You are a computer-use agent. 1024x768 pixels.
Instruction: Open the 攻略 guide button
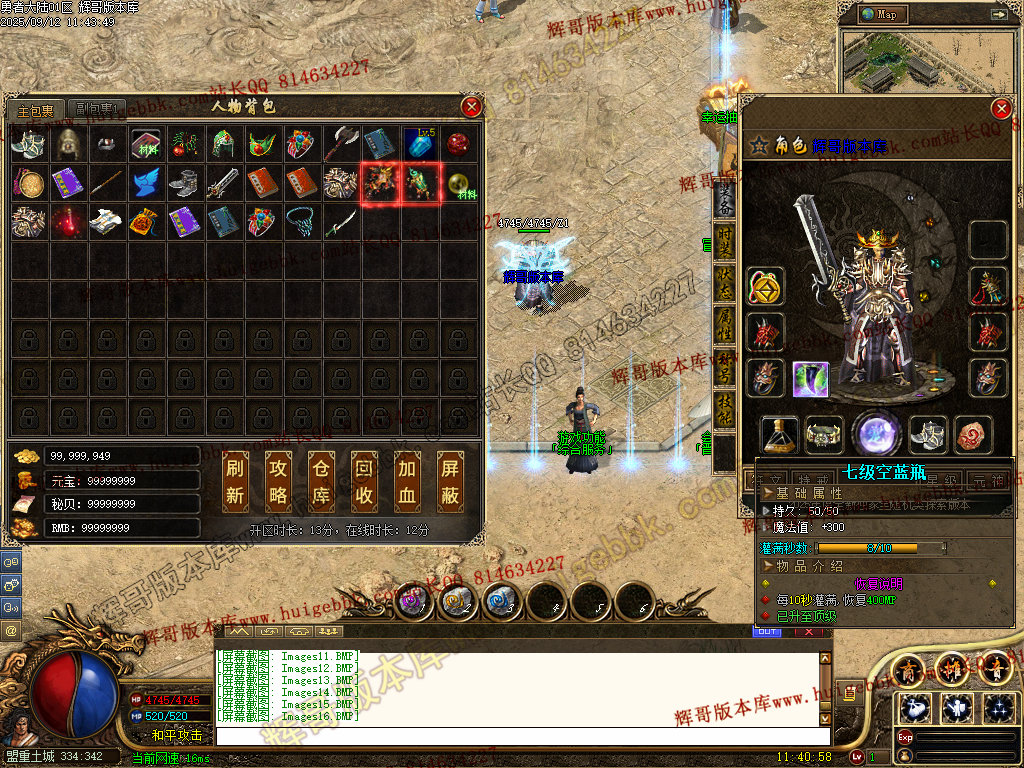pyautogui.click(x=279, y=481)
